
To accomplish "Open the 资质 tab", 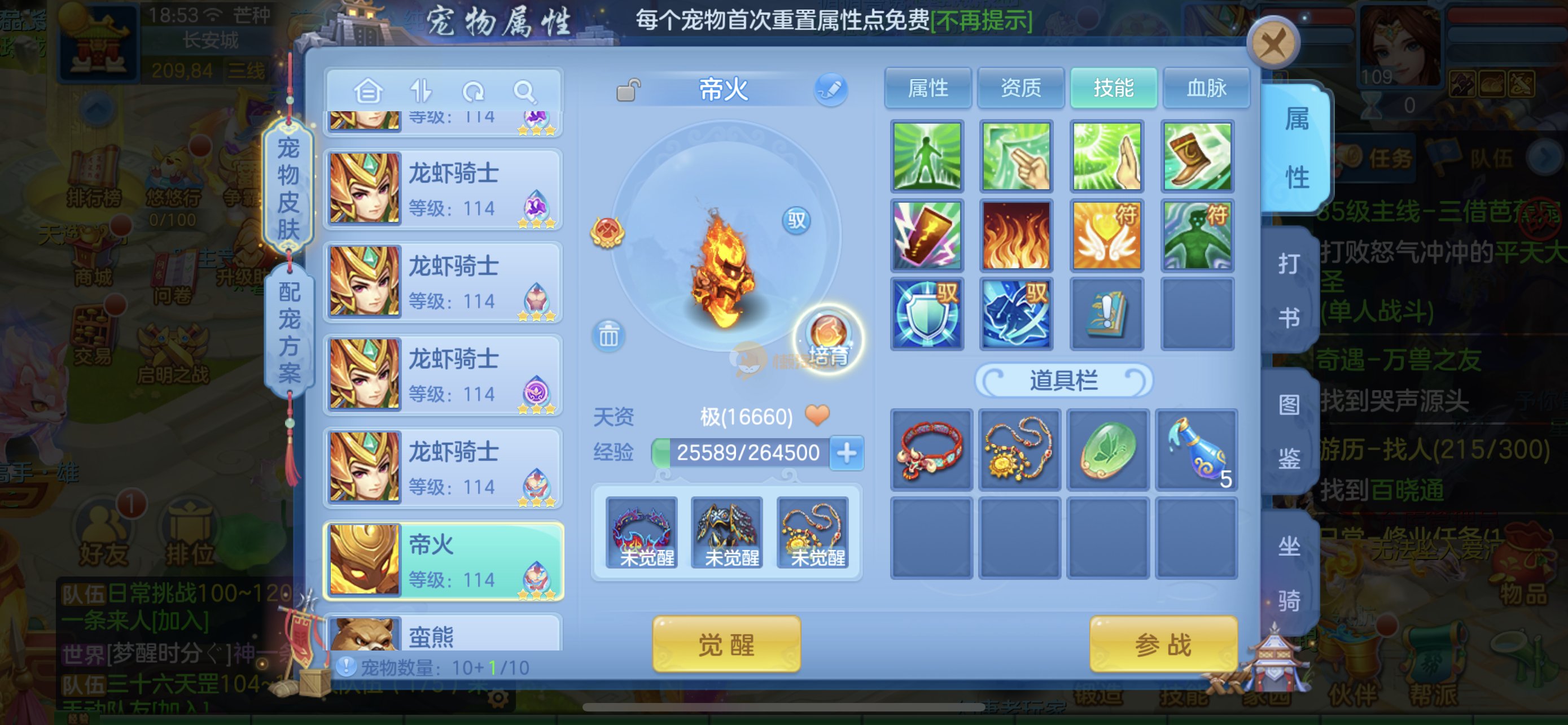I will [x=1021, y=88].
